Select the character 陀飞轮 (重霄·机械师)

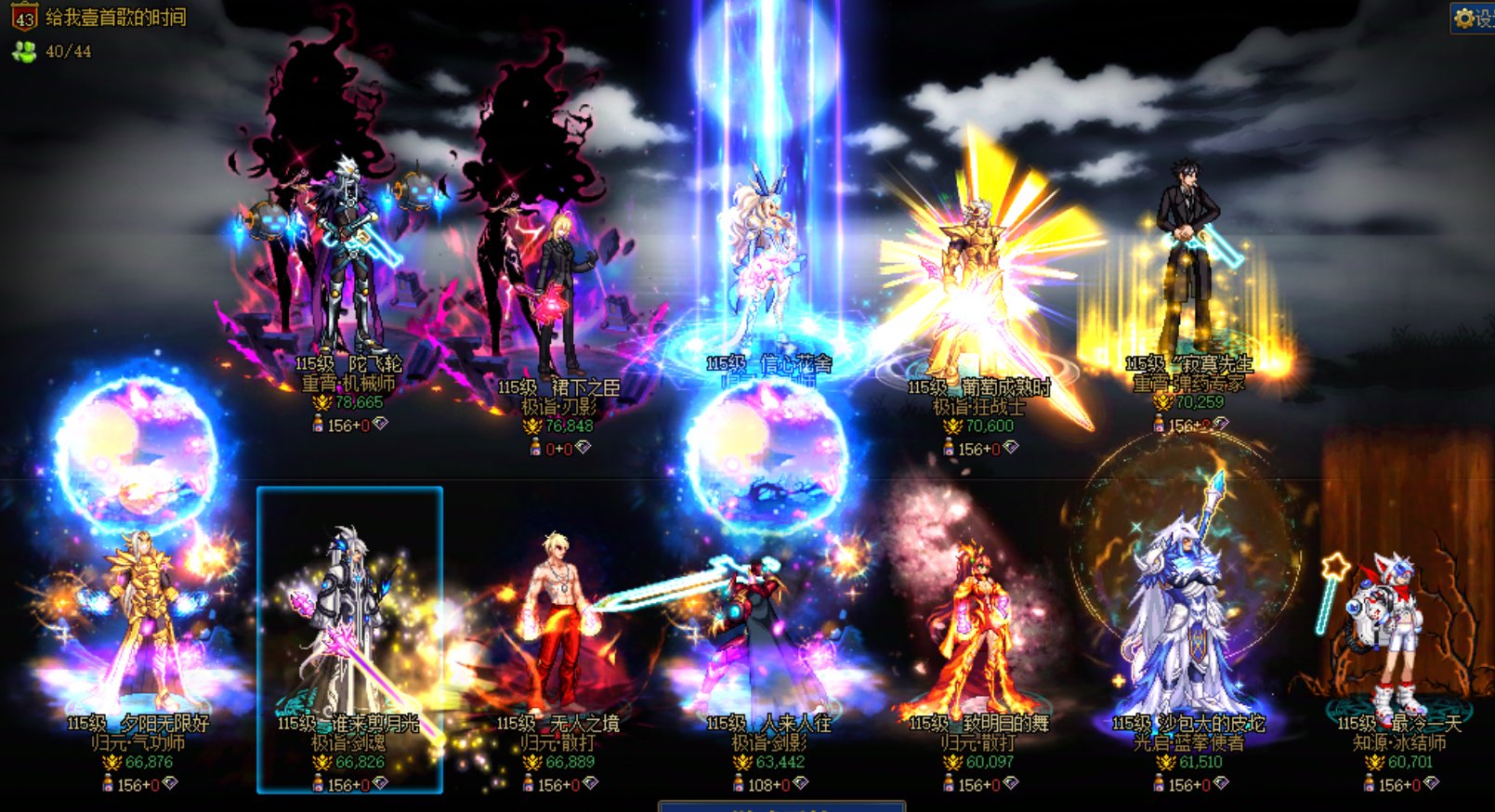pyautogui.click(x=348, y=269)
